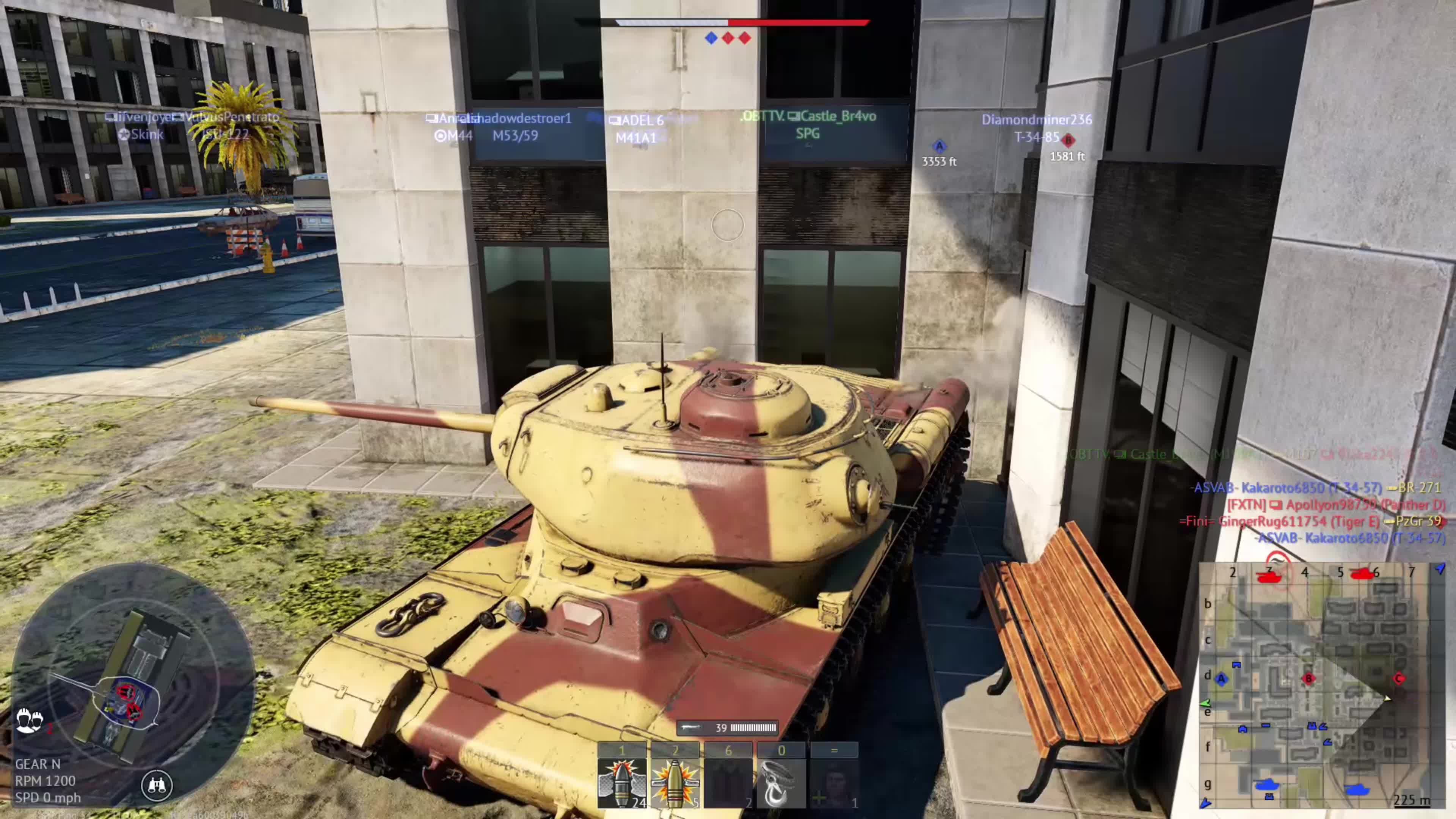Click the circled red enemy tank on minimap
This screenshot has height=819, width=1456.
(x=1271, y=575)
